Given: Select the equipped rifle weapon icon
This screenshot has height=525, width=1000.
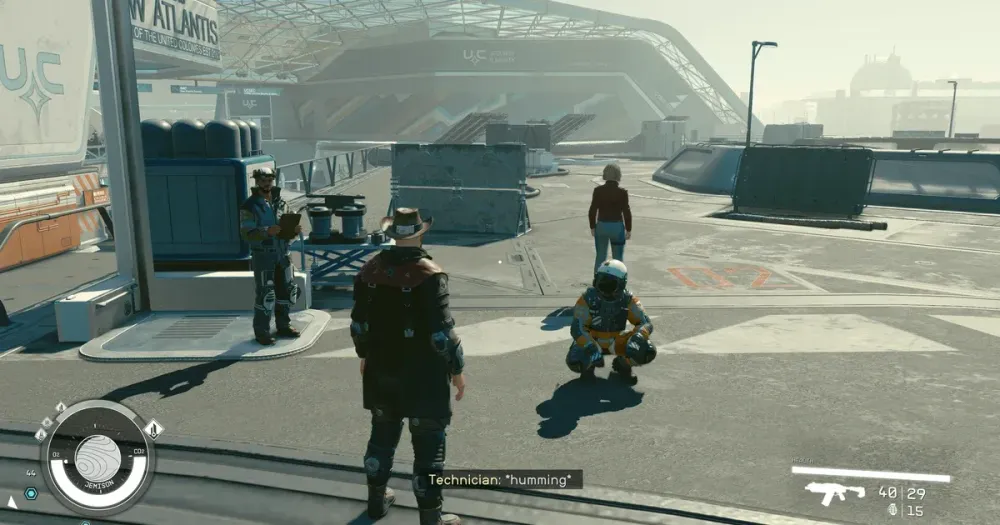Looking at the screenshot, I should 834,492.
